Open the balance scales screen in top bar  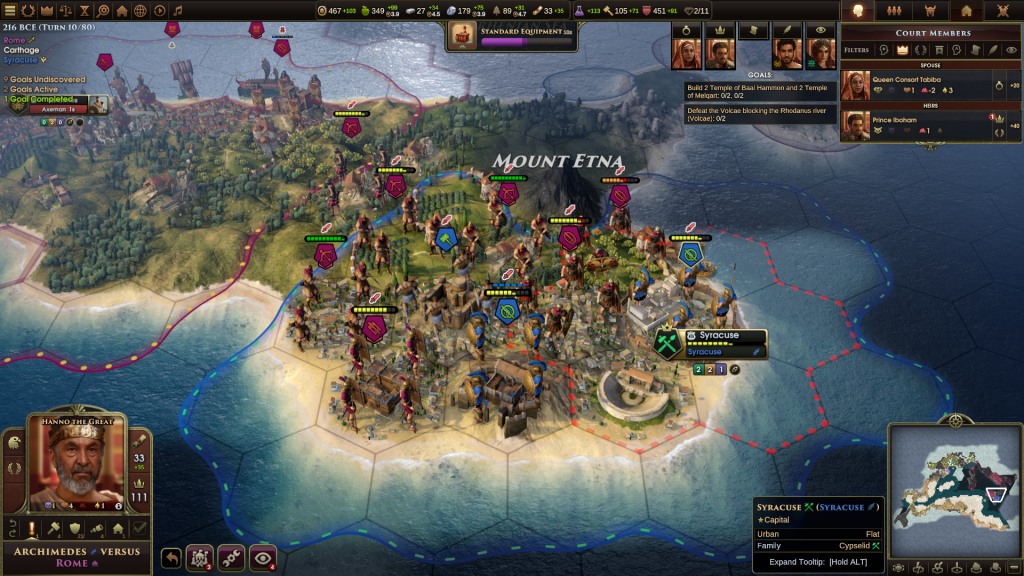(x=66, y=11)
